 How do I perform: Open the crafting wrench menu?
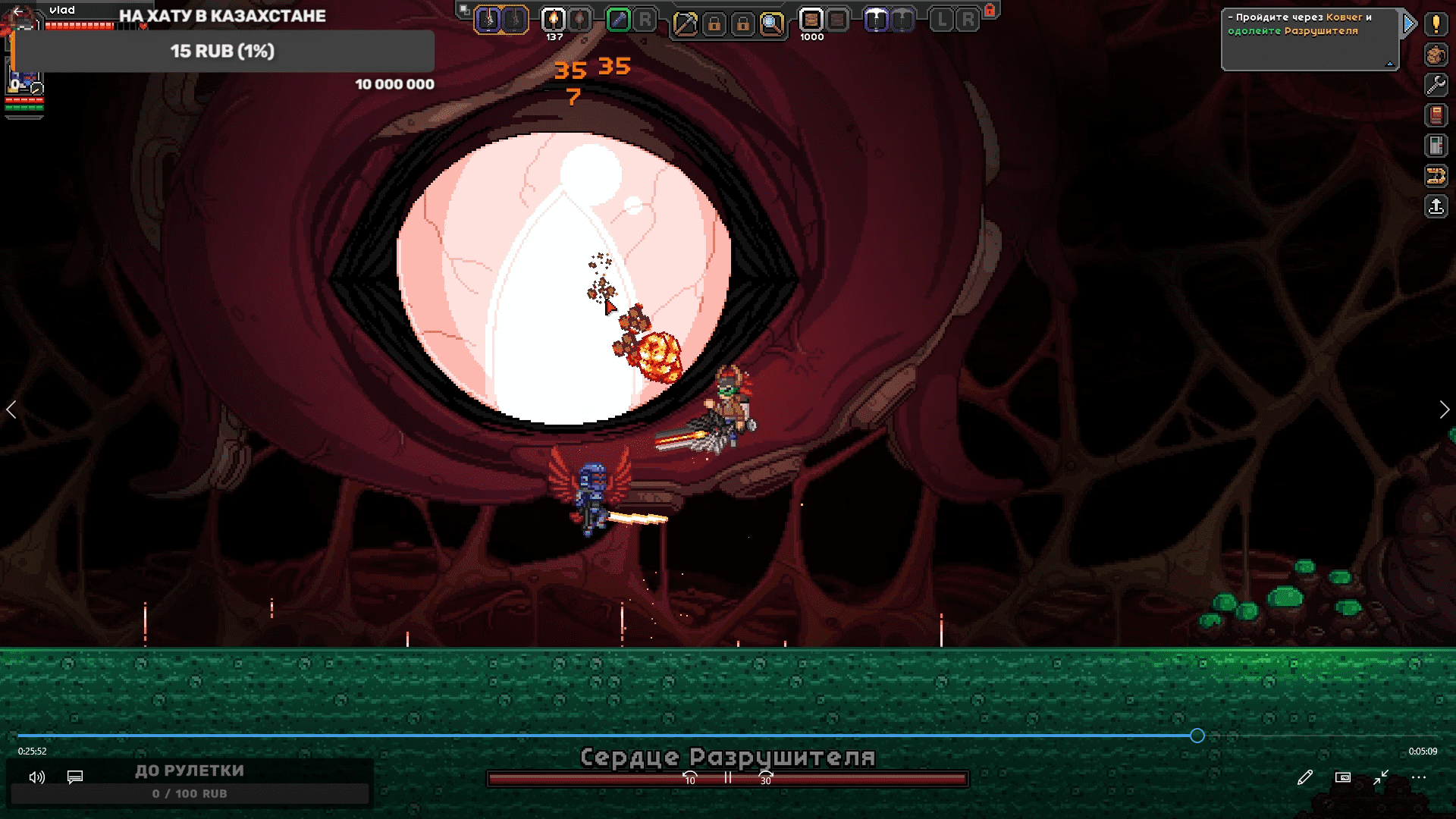pyautogui.click(x=1436, y=85)
